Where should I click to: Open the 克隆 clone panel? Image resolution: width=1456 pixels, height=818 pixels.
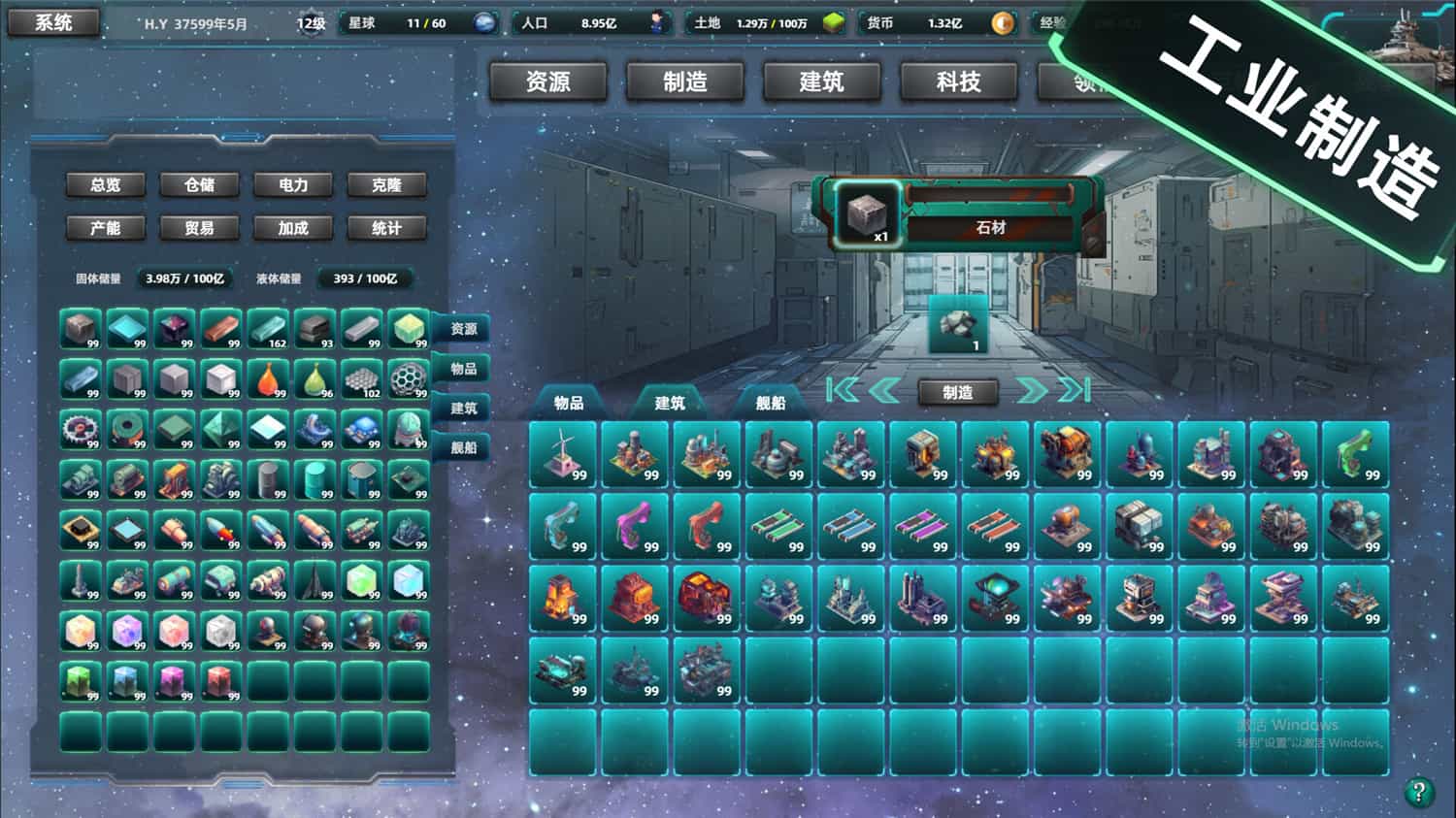click(386, 184)
